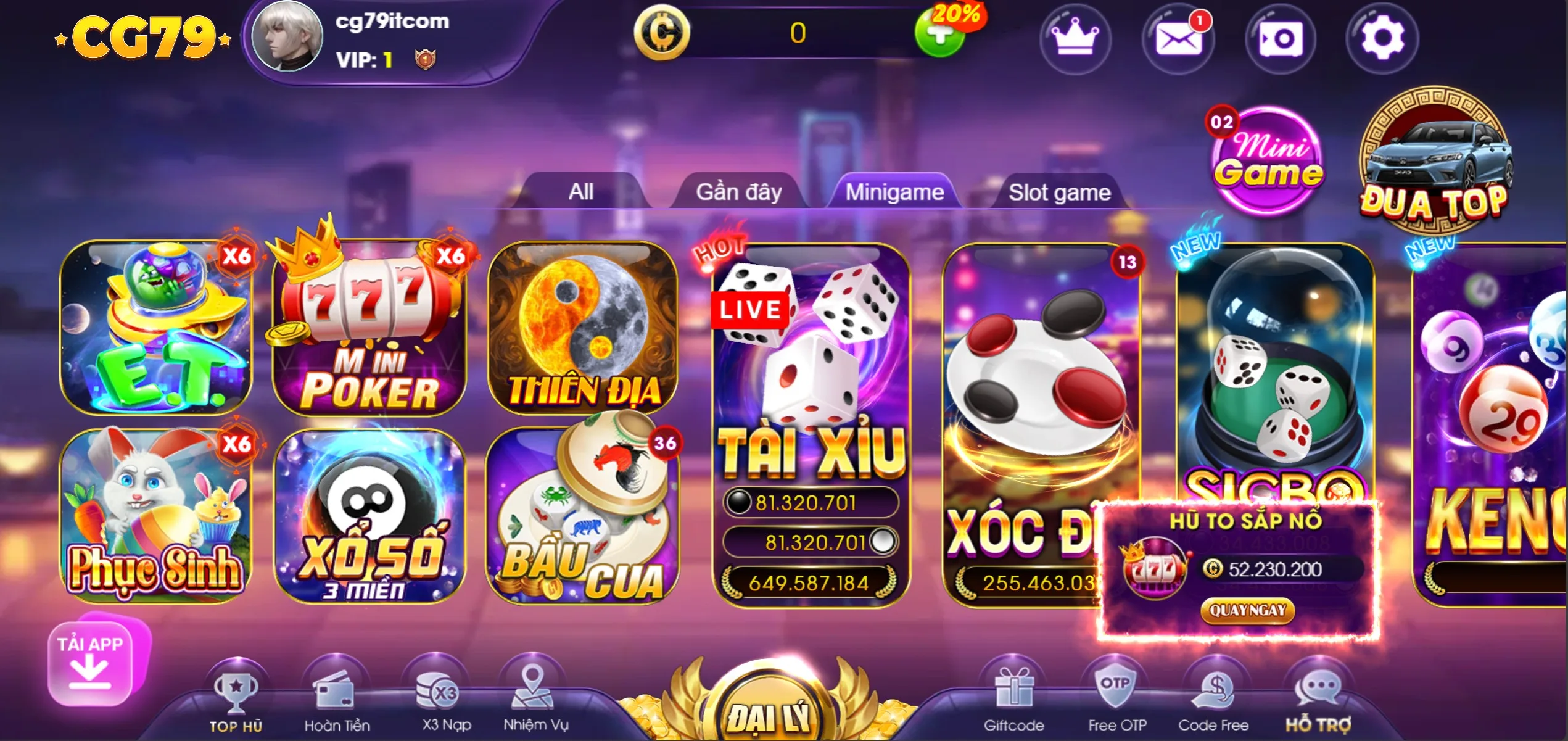Select the All games tab
Screen dimensions: 1568x741
coord(580,192)
